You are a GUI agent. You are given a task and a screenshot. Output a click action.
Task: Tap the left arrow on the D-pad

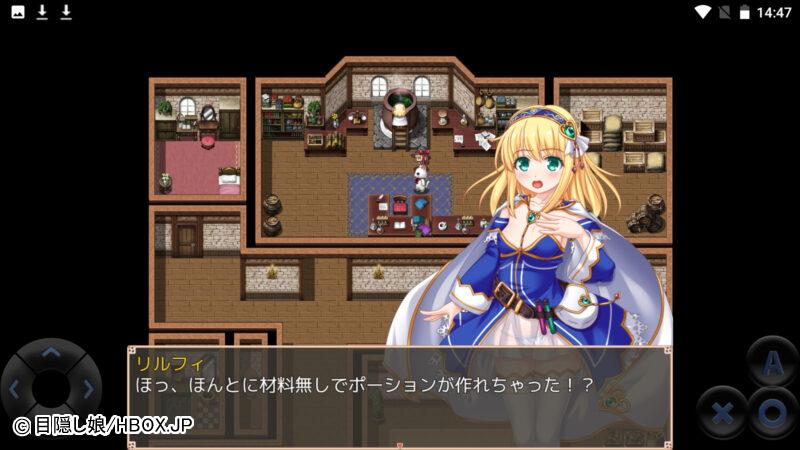click(14, 389)
